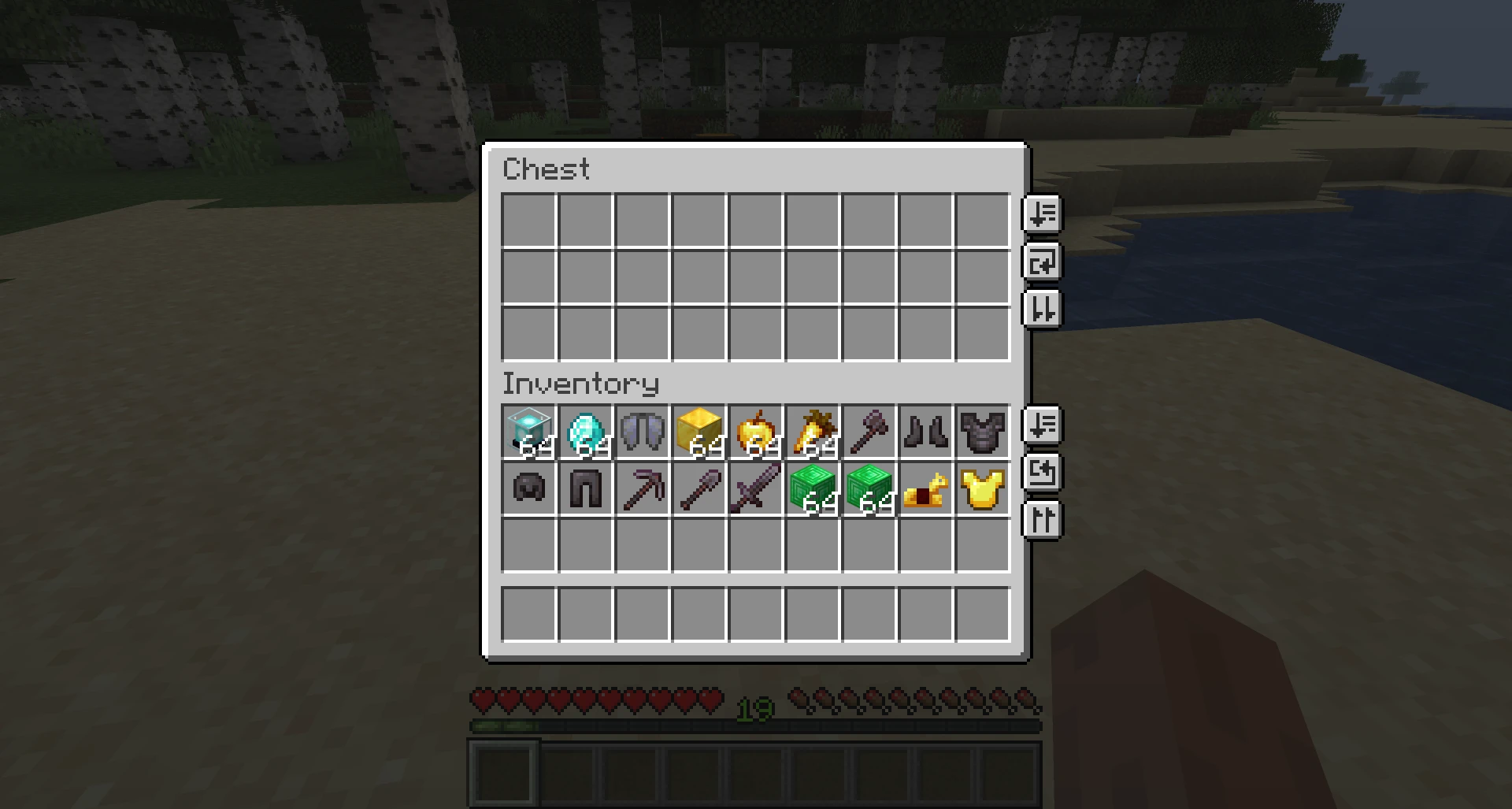
Task: Select the golden carrot stack
Action: (813, 429)
